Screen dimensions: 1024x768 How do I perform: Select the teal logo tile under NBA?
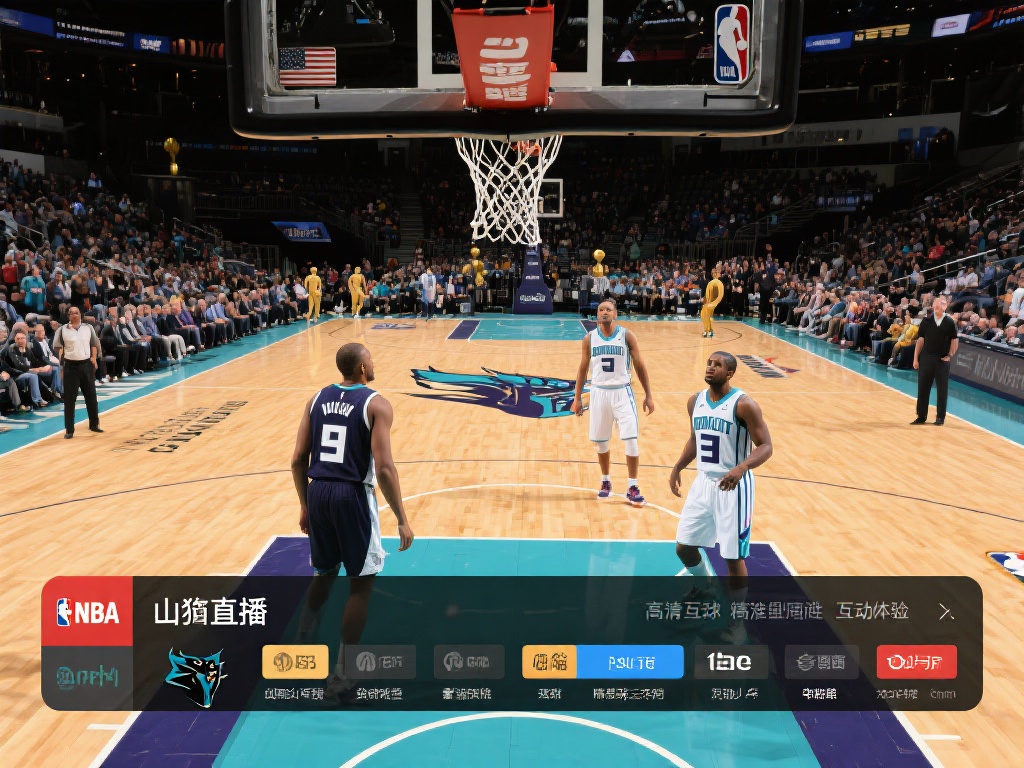pos(87,677)
